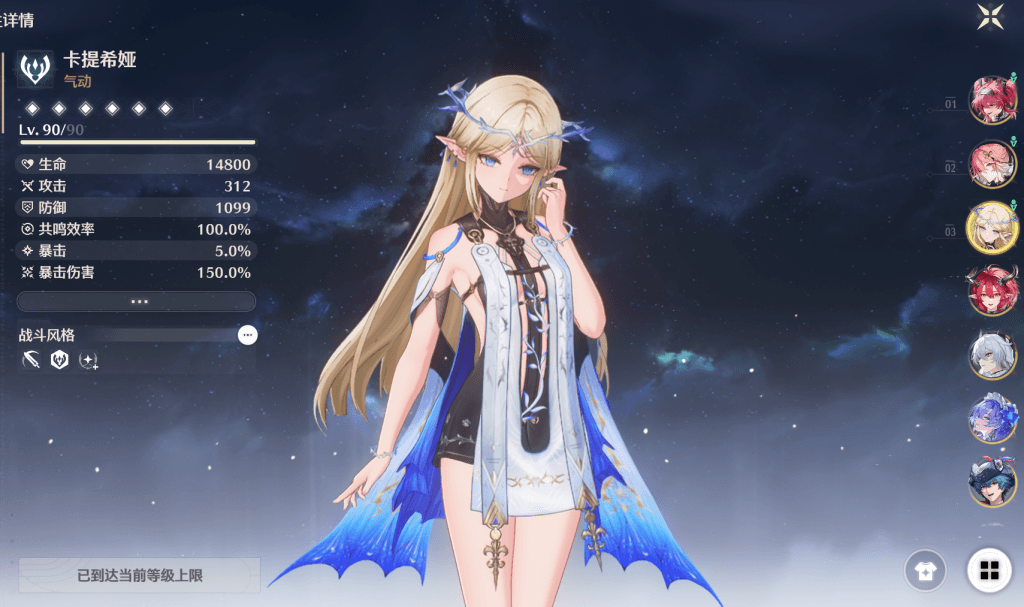Inspect the shield emblem combat style icon
The image size is (1024, 607).
tap(59, 360)
